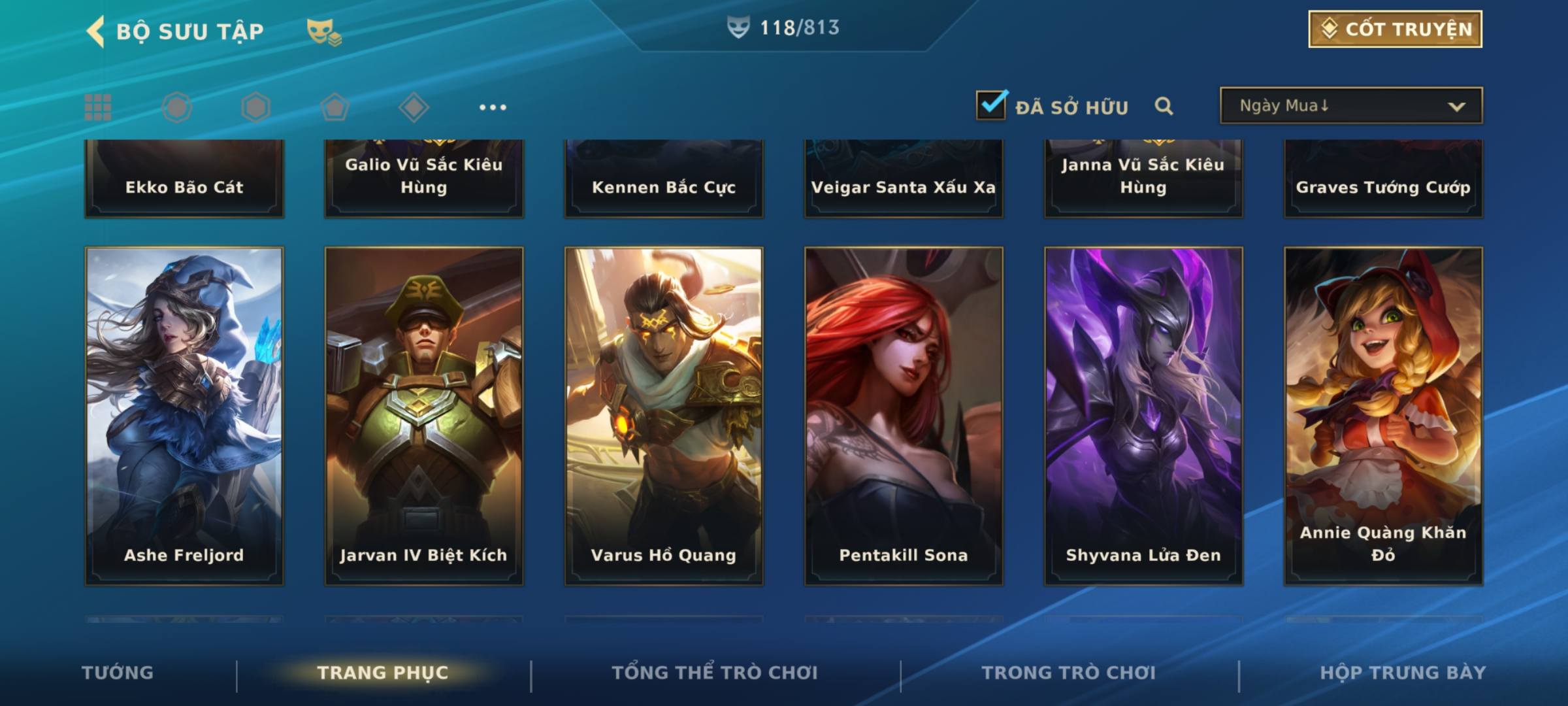Viewport: 1568px width, 706px height.
Task: Select the grid all-skins filter icon
Action: (x=98, y=107)
